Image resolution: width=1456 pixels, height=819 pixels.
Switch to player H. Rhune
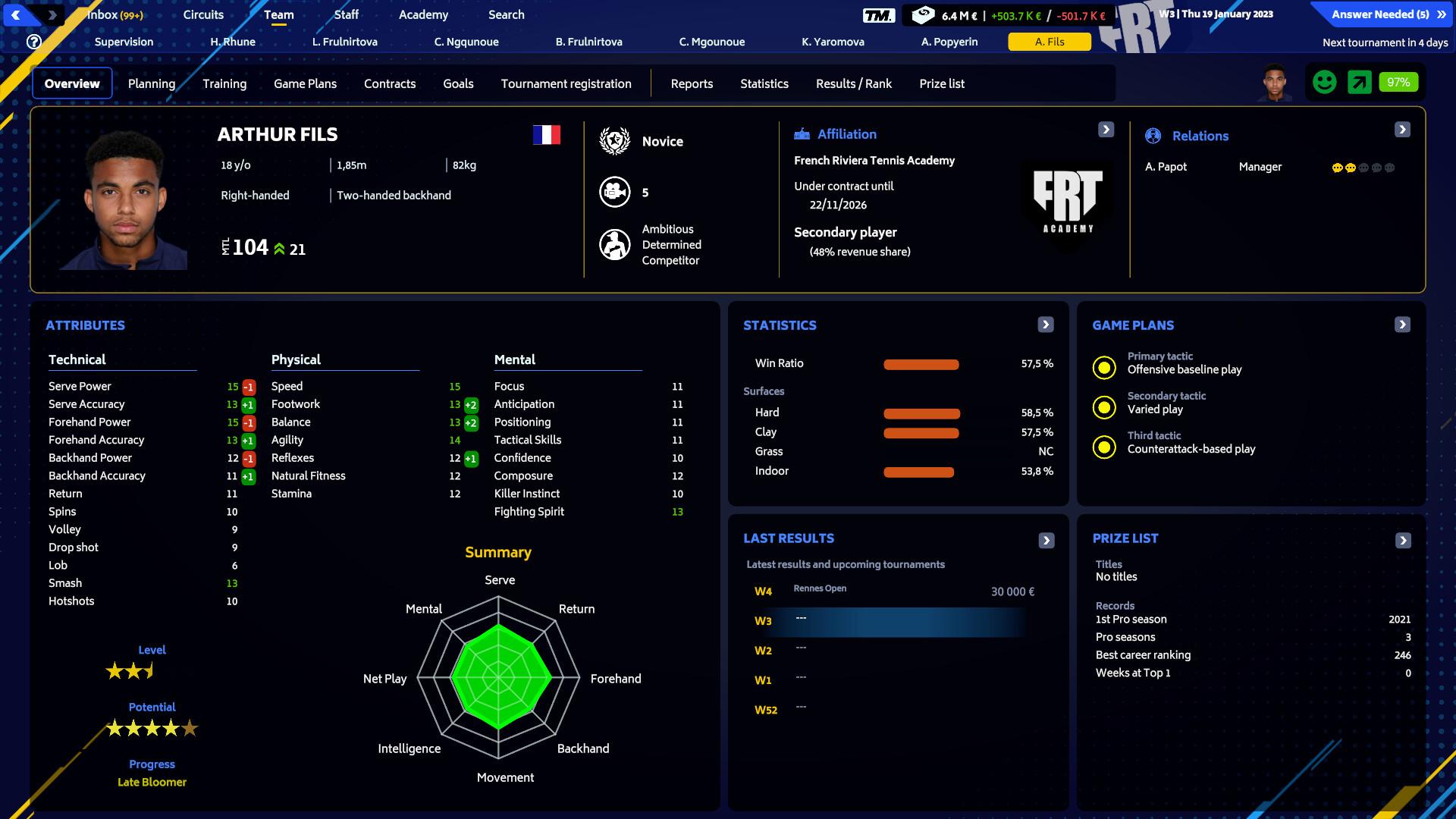pos(233,42)
